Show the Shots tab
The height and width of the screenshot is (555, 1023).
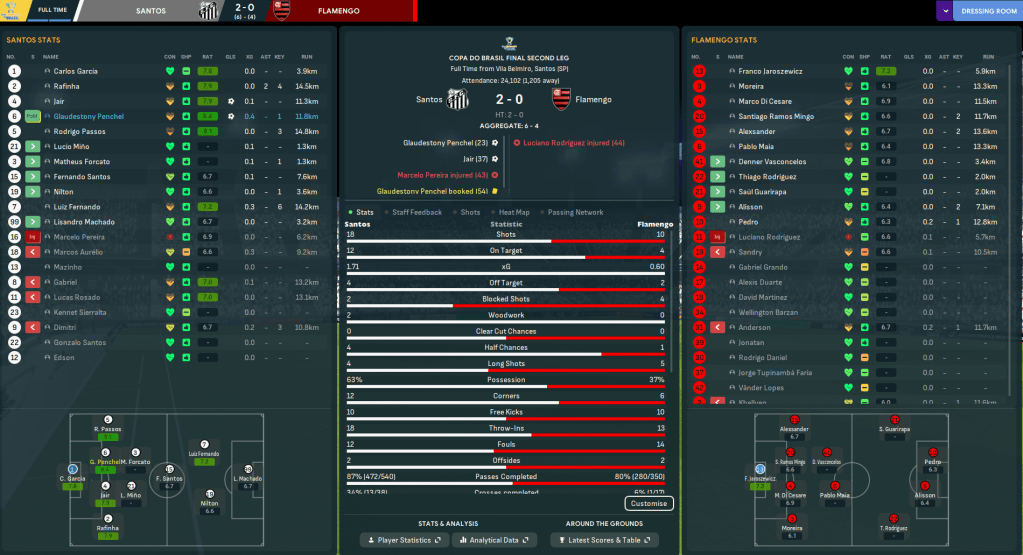point(470,212)
